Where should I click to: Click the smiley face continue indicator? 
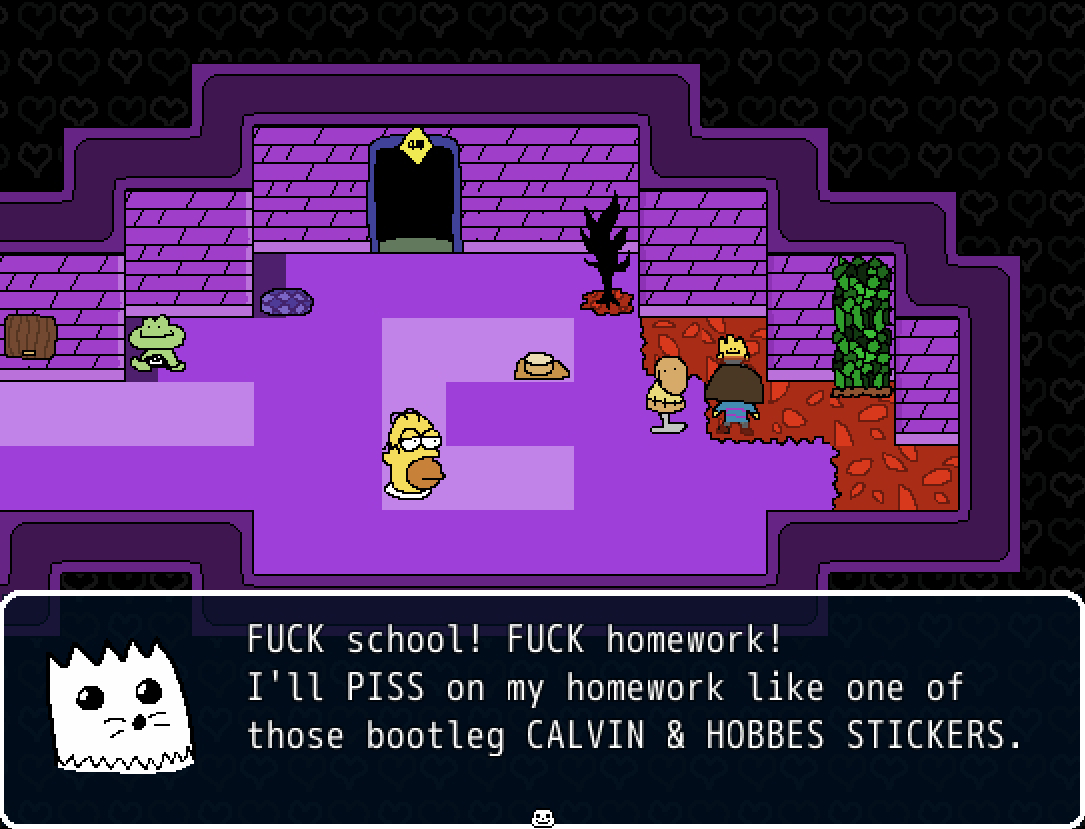click(542, 818)
